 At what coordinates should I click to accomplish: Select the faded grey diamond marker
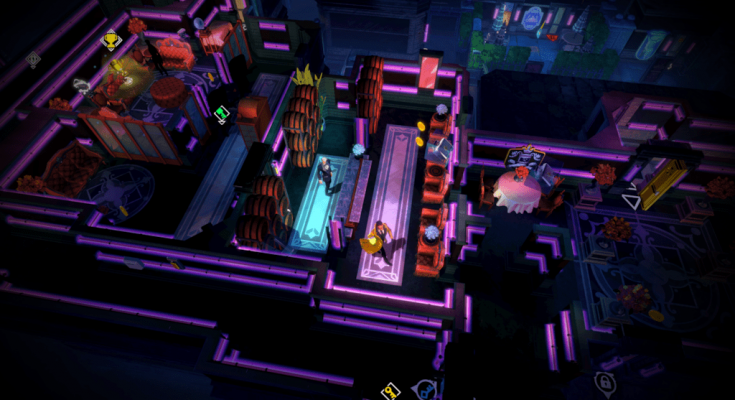(33, 59)
